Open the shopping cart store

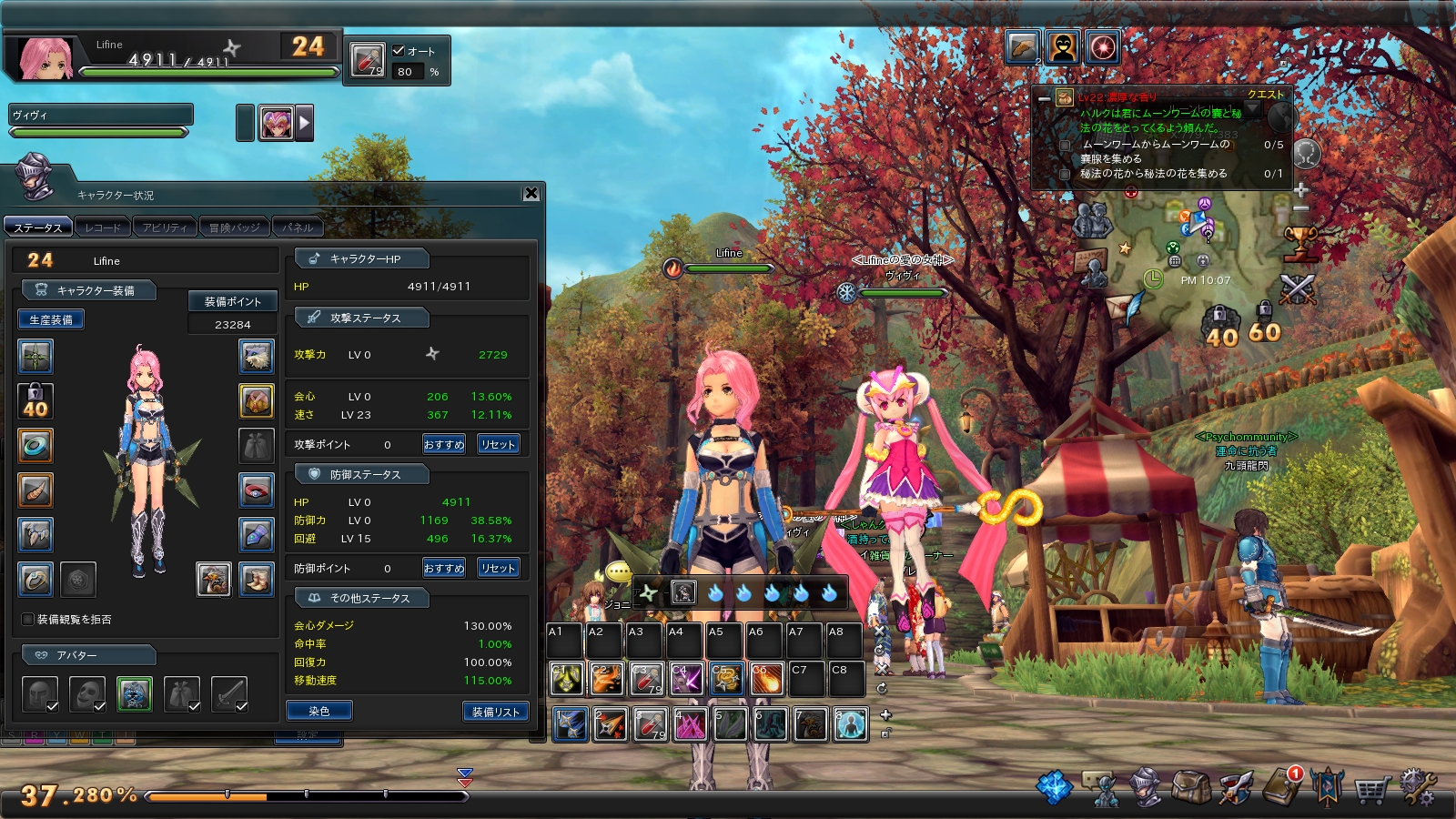pyautogui.click(x=1372, y=788)
